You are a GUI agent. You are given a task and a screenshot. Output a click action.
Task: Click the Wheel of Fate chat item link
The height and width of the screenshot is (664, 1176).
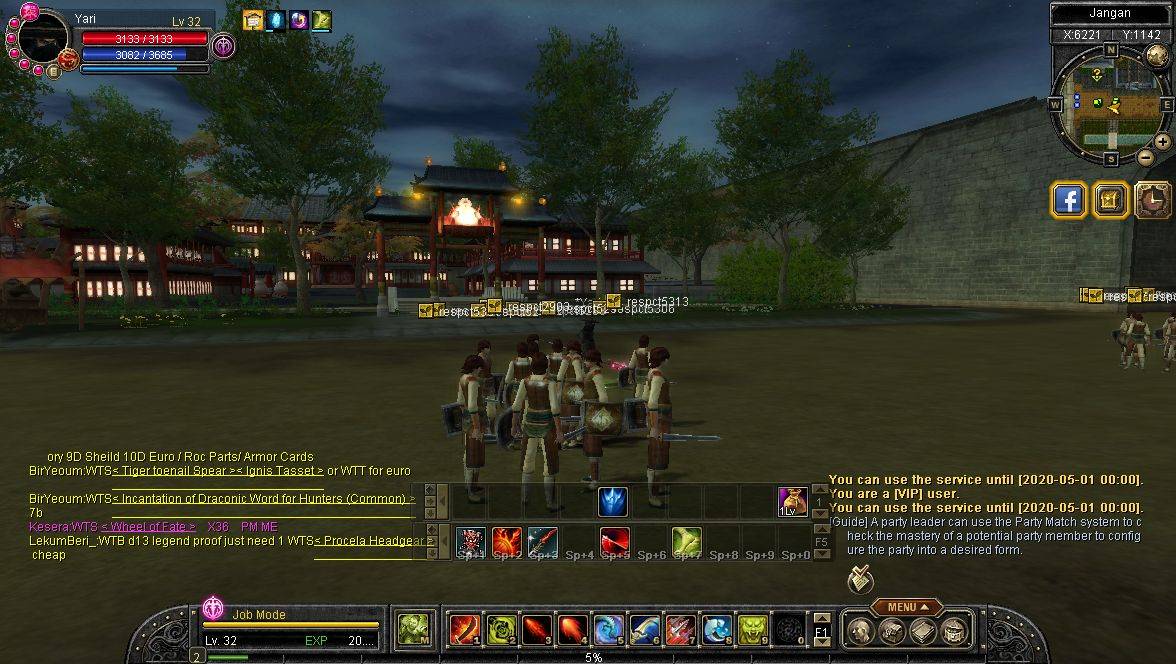pos(148,527)
